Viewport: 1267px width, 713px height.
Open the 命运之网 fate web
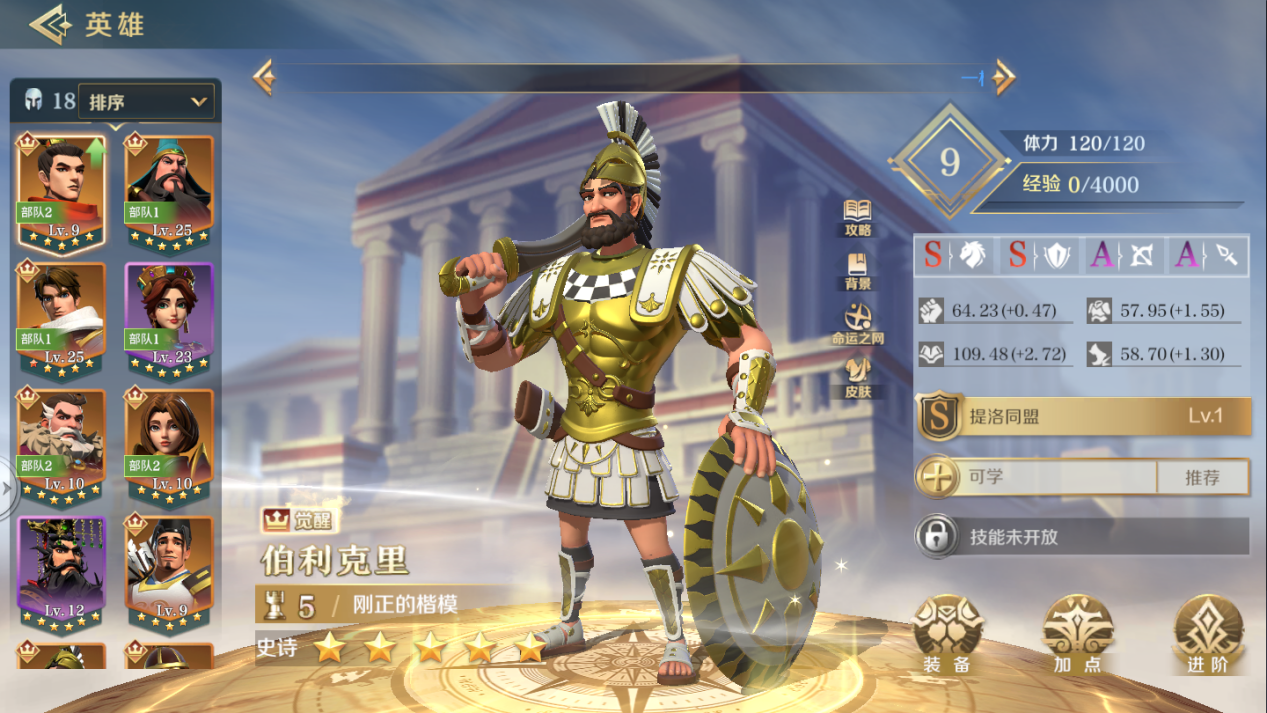click(857, 324)
